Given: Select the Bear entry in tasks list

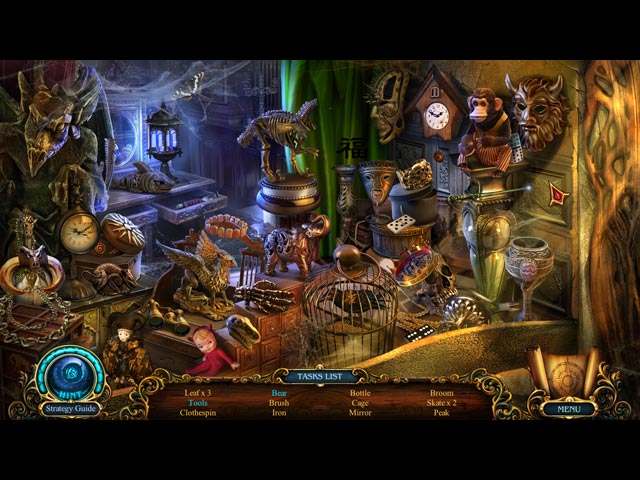Looking at the screenshot, I should (279, 393).
